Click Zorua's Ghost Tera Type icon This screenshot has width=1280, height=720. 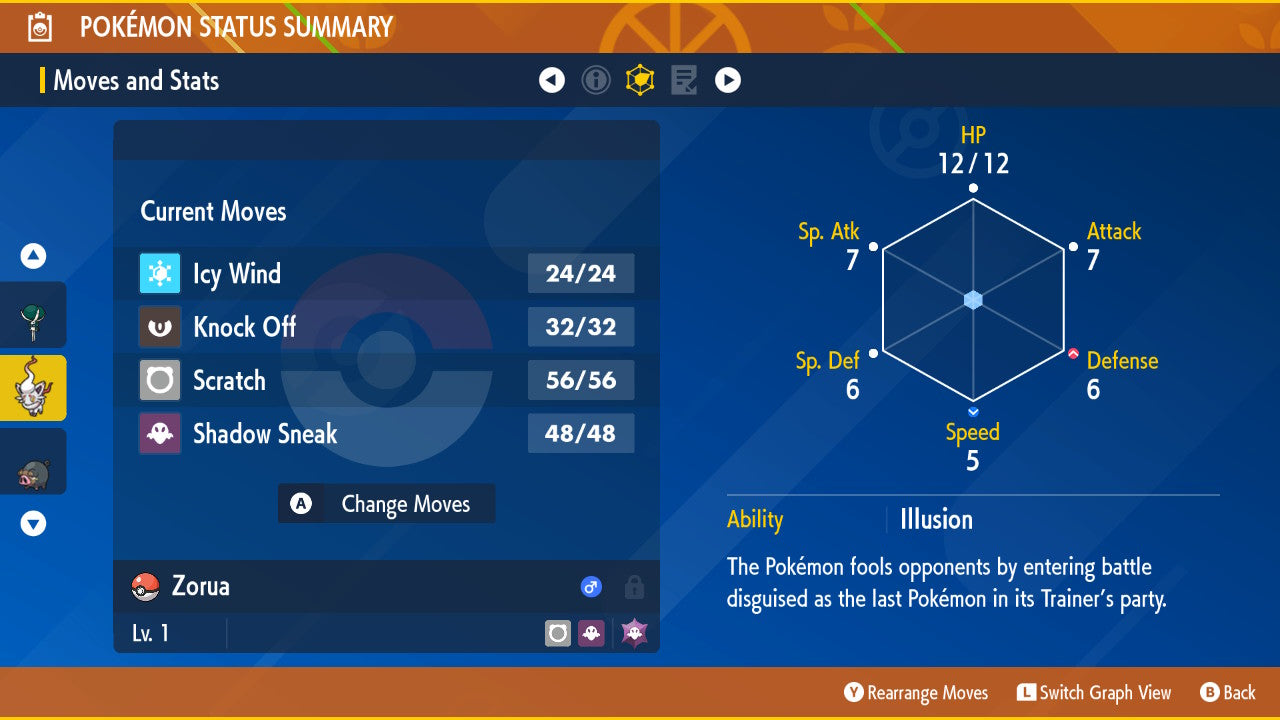632,632
